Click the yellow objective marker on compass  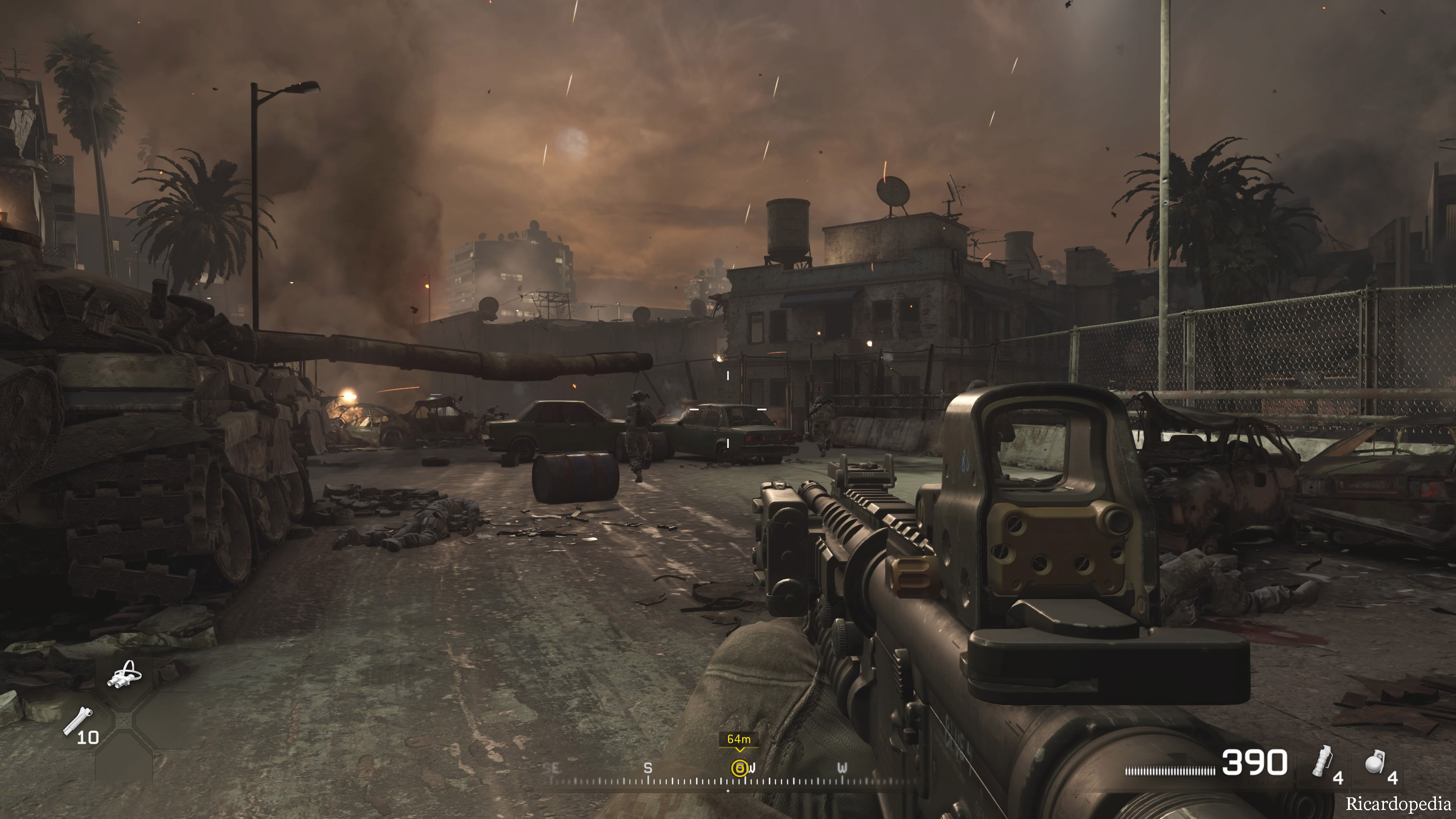739,767
